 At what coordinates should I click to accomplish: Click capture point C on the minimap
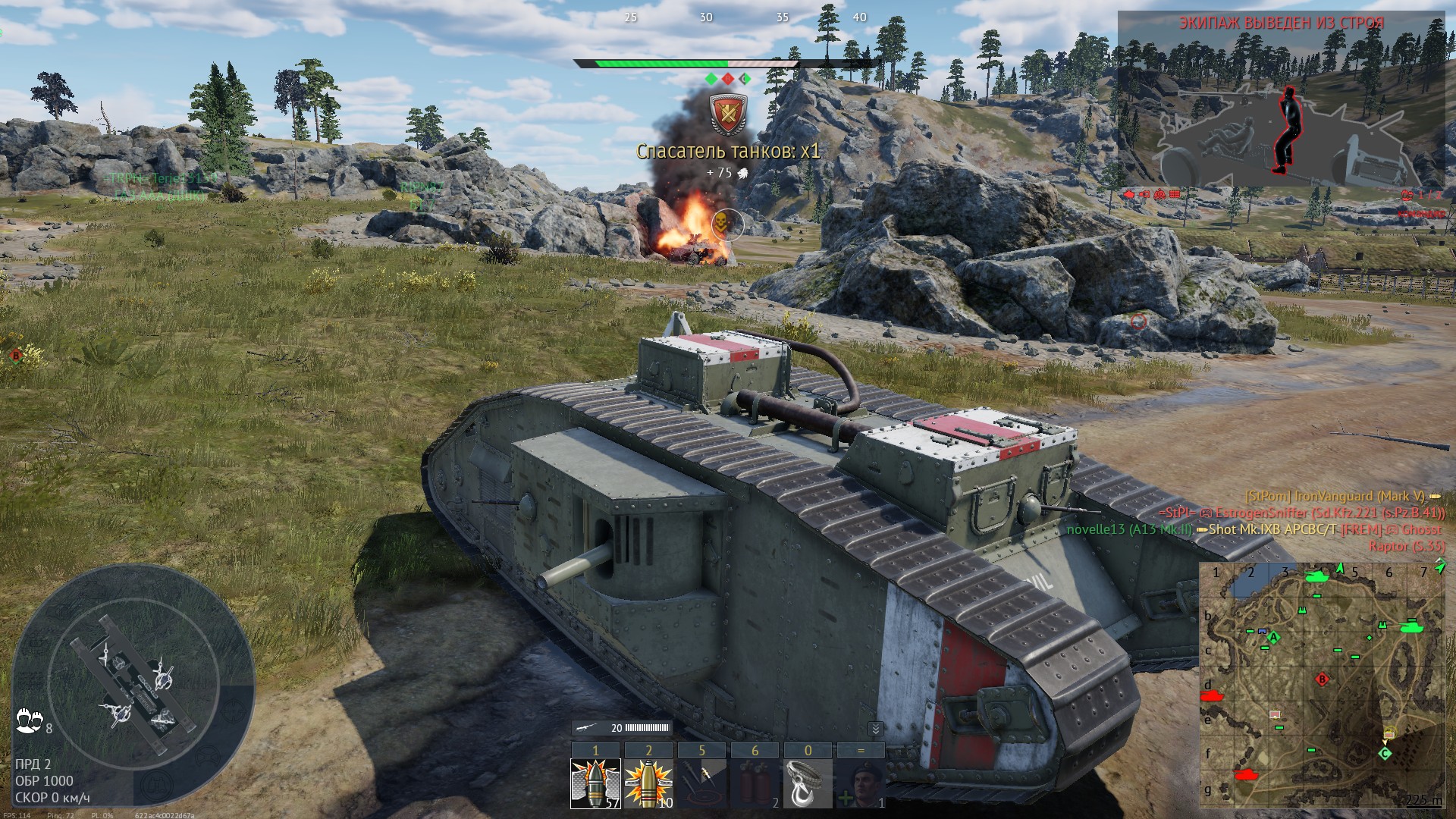point(1385,753)
